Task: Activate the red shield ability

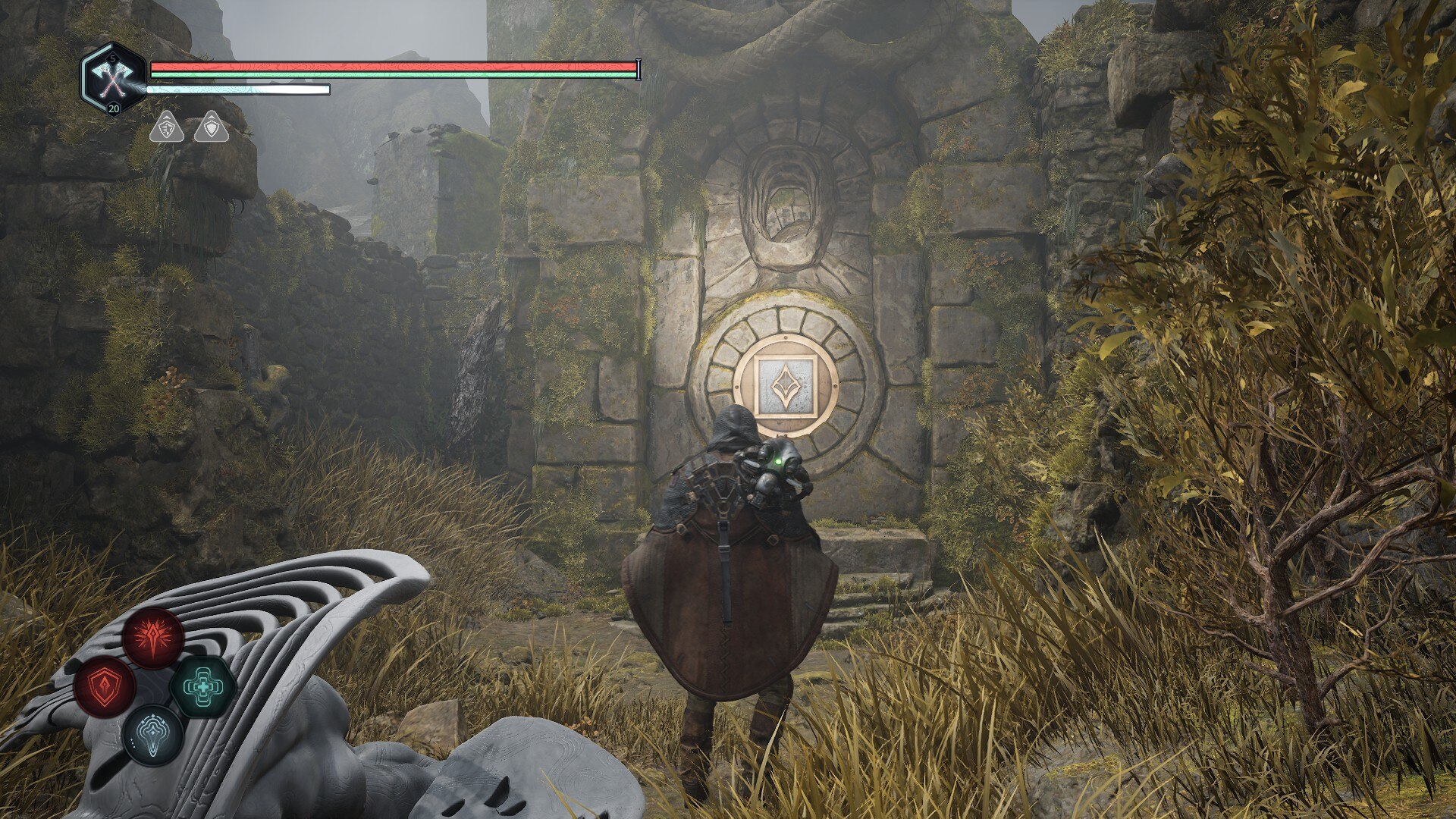Action: click(x=105, y=688)
